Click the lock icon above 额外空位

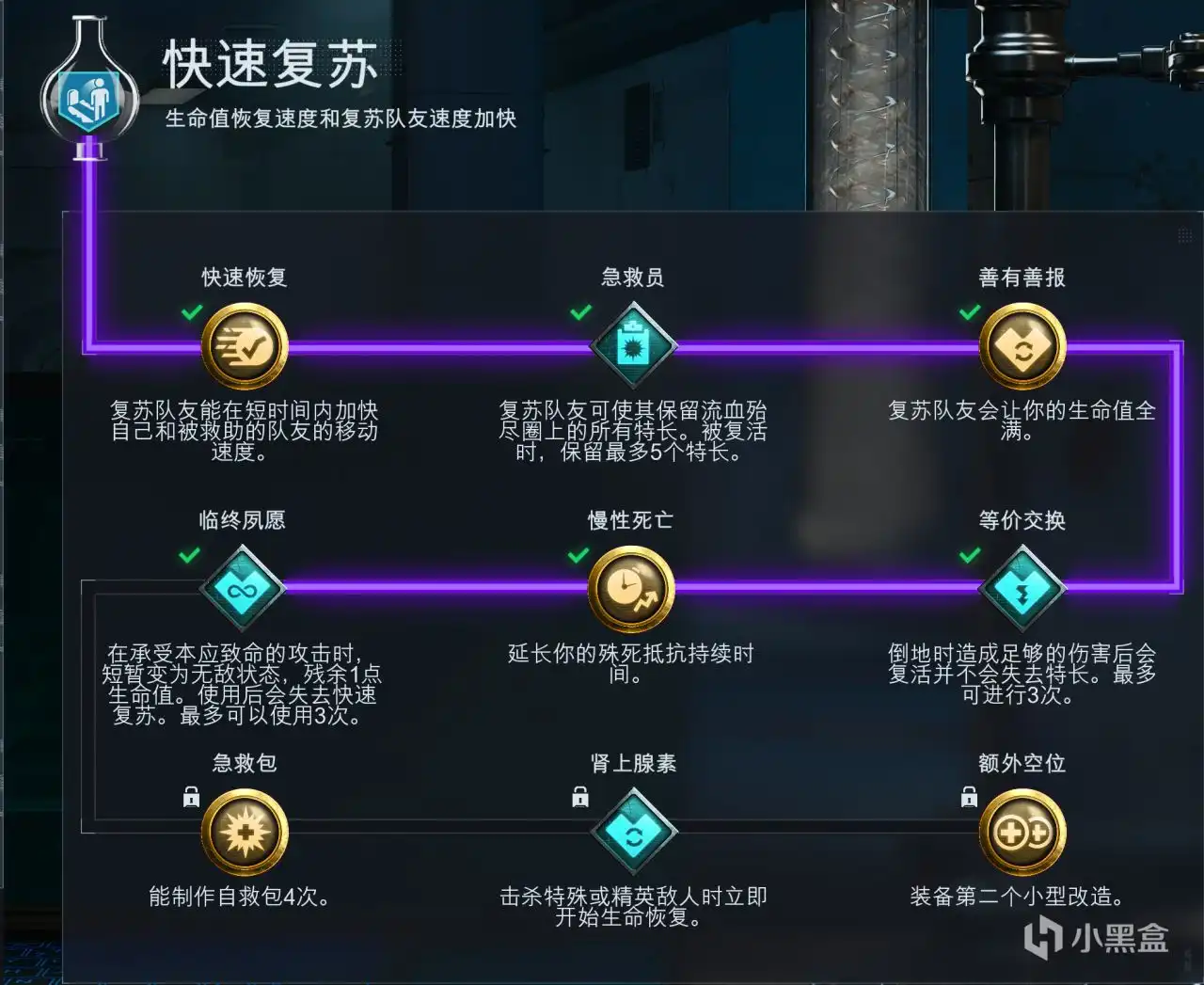point(968,797)
